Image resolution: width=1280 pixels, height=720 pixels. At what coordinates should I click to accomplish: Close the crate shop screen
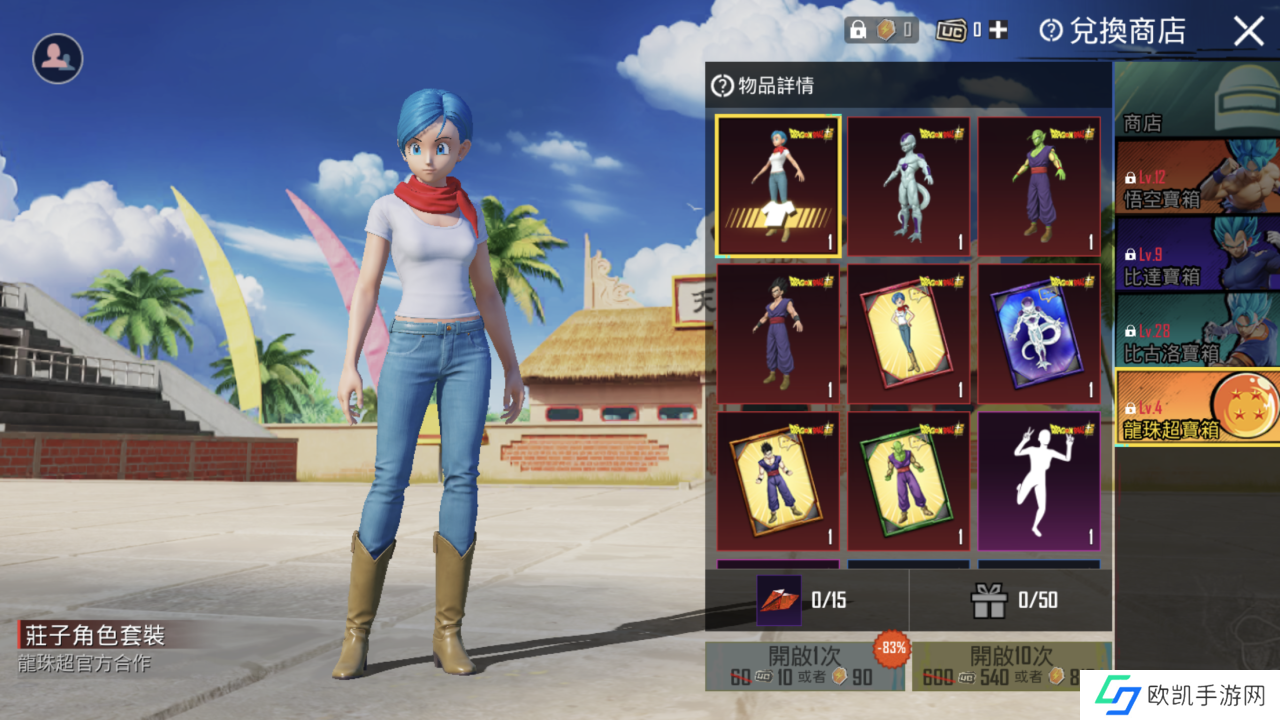(1248, 31)
